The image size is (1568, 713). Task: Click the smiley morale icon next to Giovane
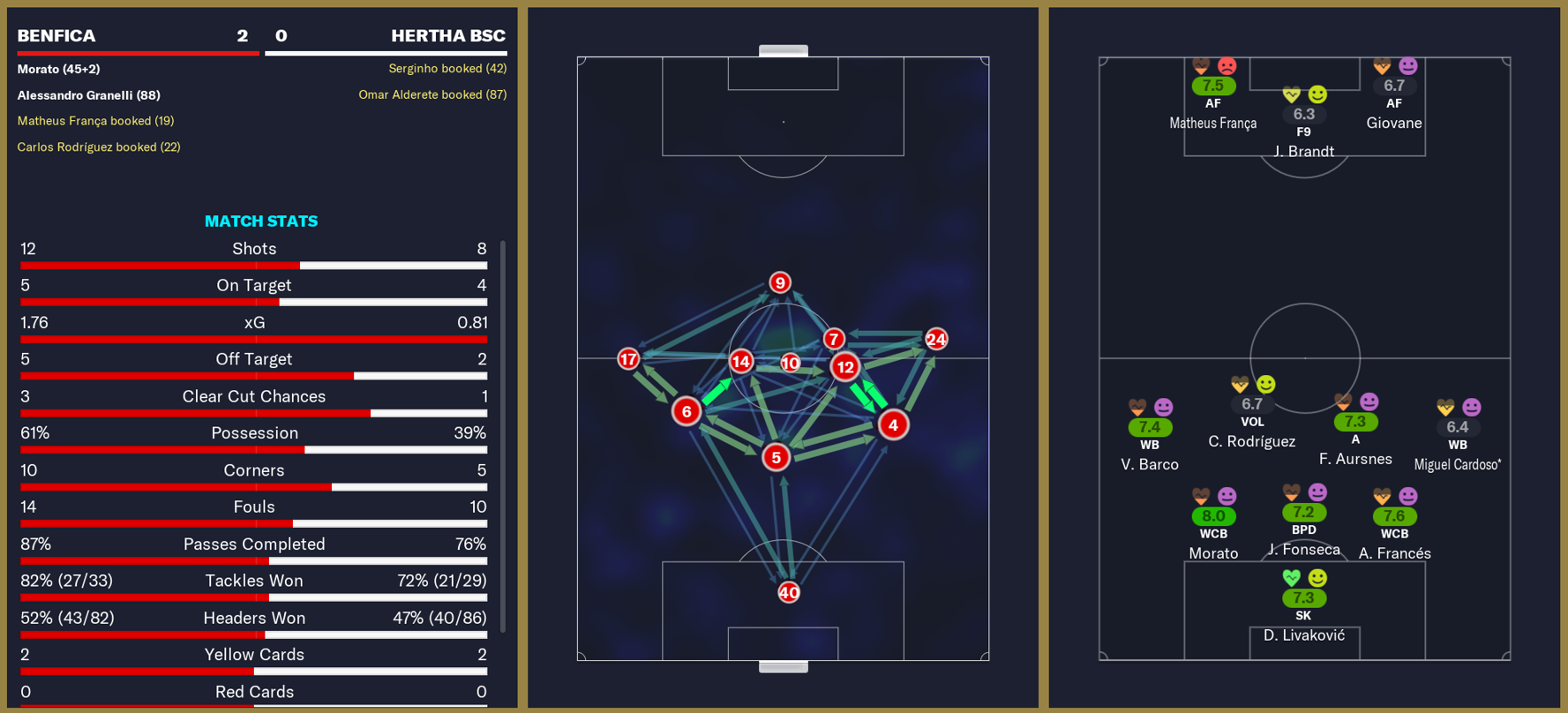click(x=1407, y=64)
